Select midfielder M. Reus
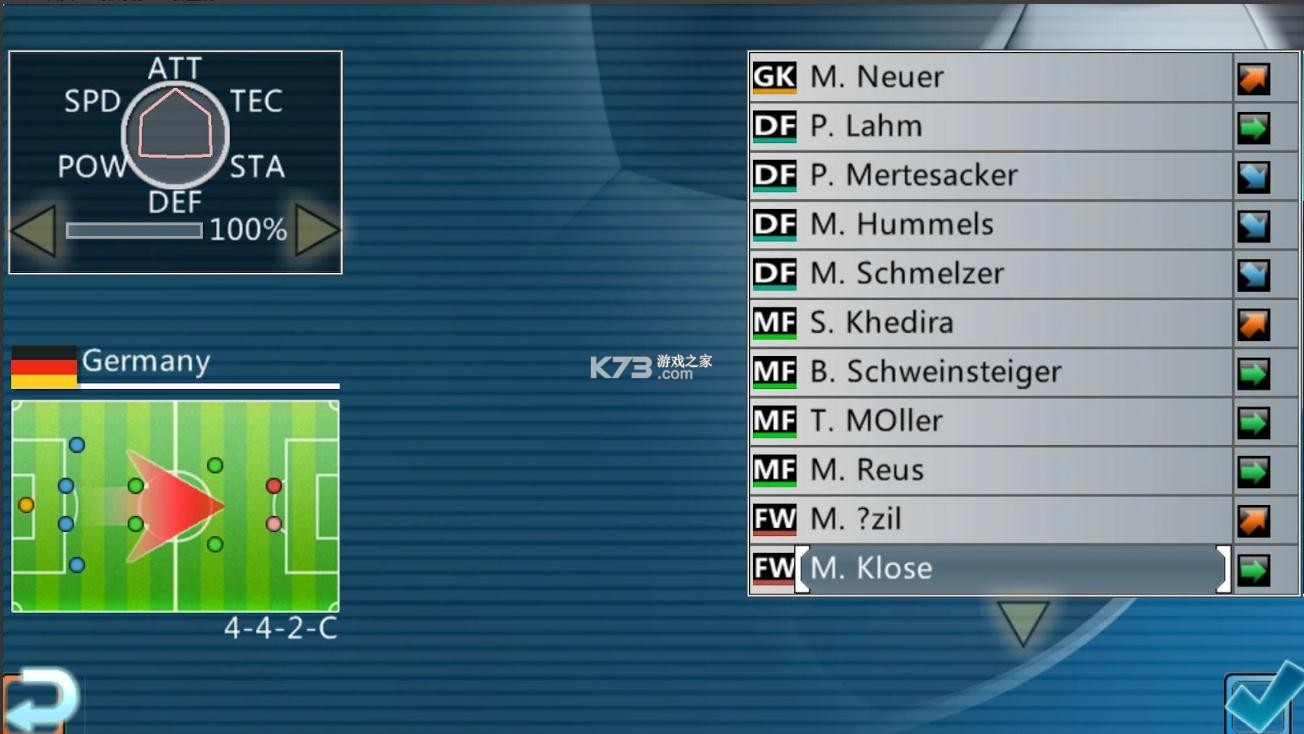1304x734 pixels. 990,469
